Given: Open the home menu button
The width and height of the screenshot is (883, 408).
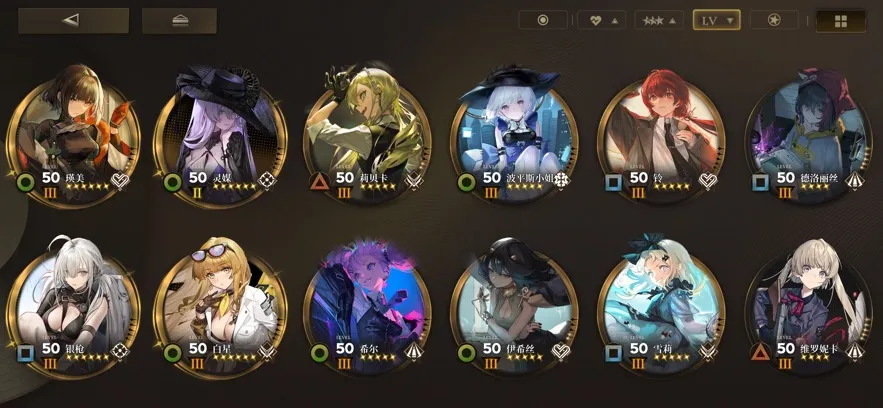Looking at the screenshot, I should (x=179, y=20).
